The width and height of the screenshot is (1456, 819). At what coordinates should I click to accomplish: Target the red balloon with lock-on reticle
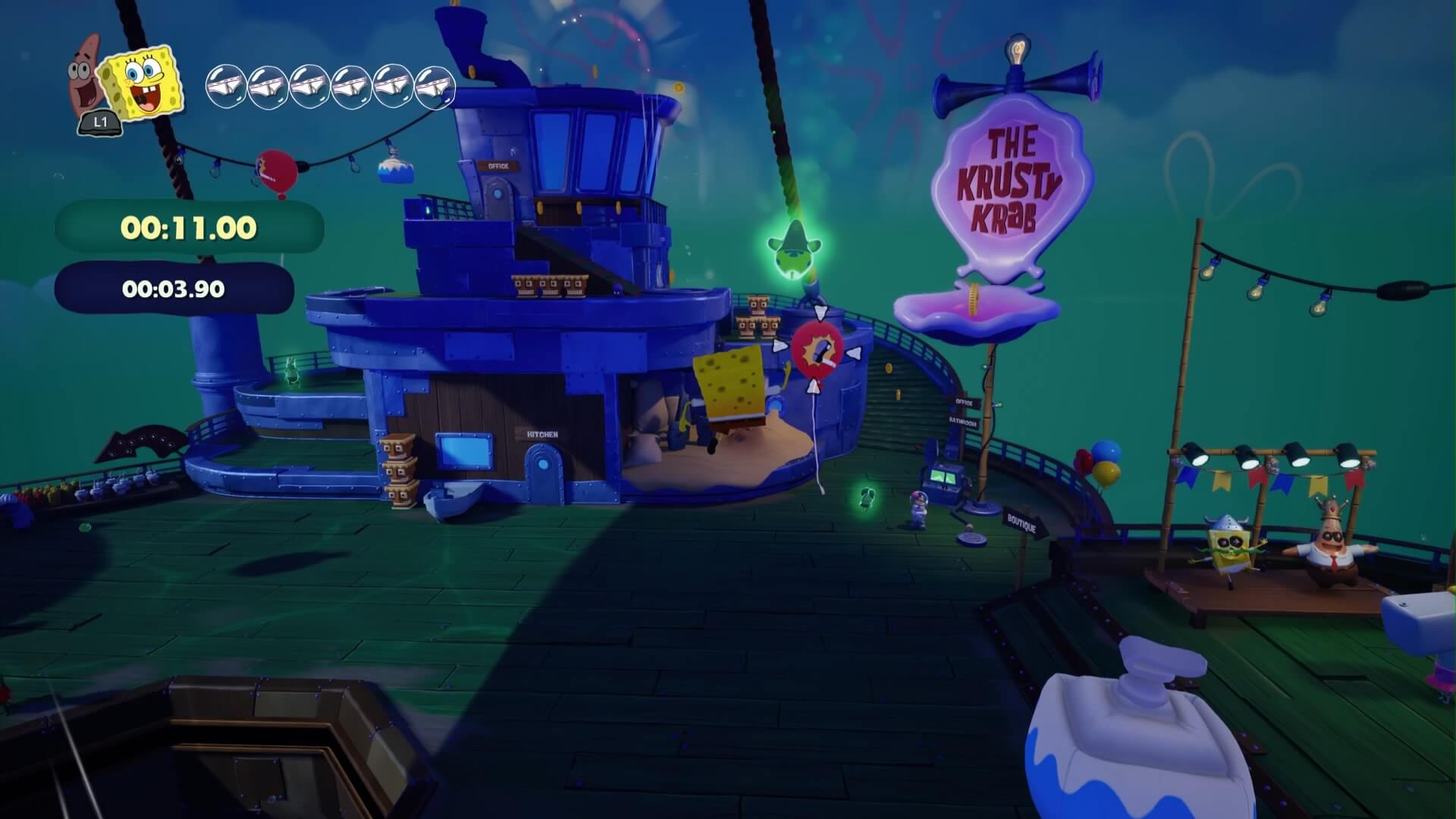[x=817, y=351]
